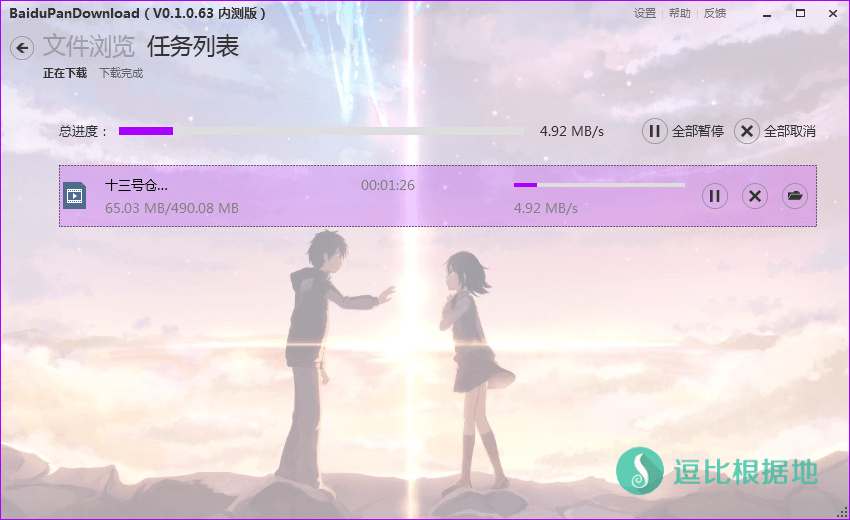Pause all downloads with 全部暂停
Viewport: 850px width, 520px height.
click(x=683, y=131)
